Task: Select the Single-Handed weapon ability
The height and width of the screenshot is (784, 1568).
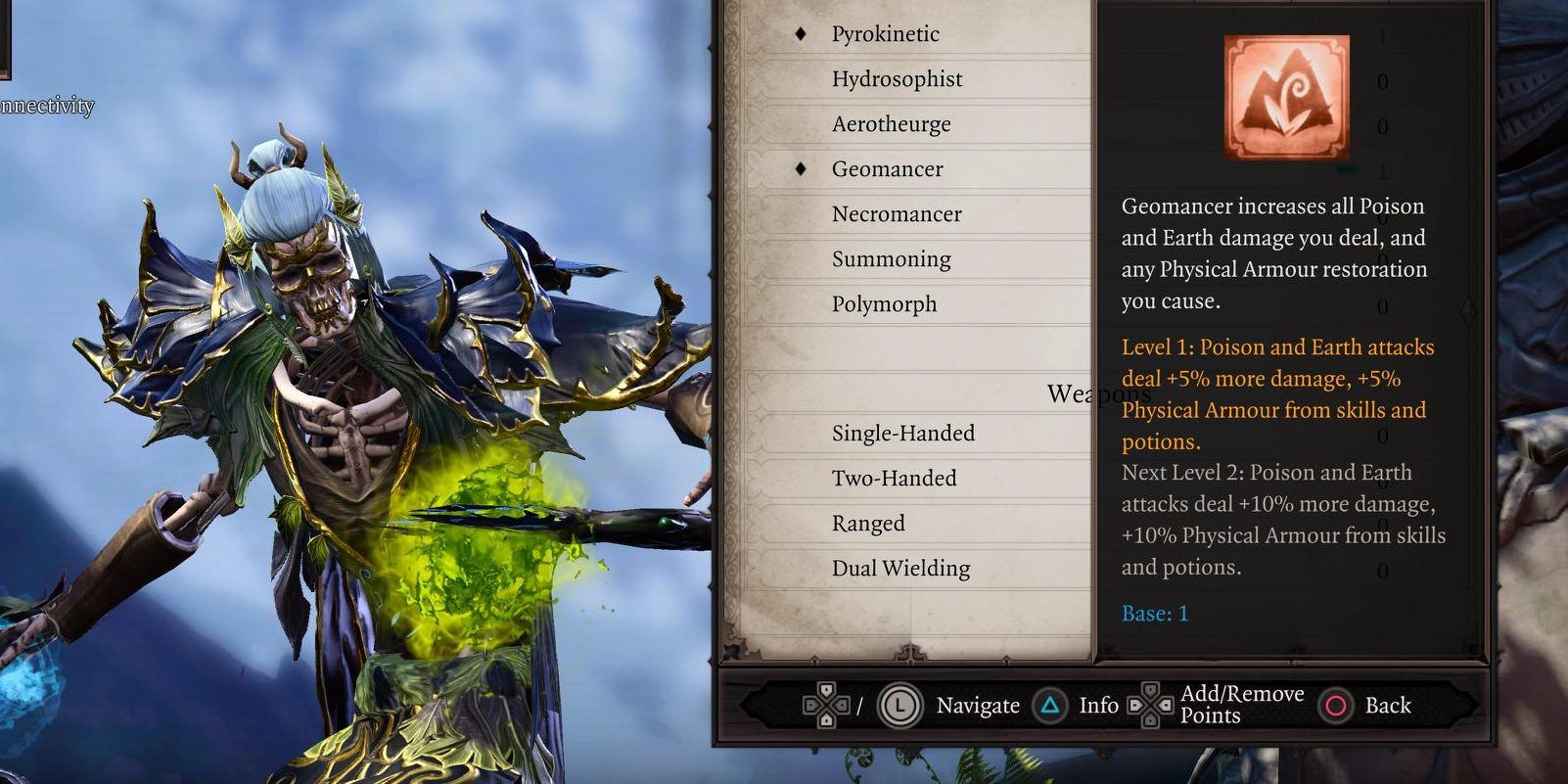Action: coord(902,434)
